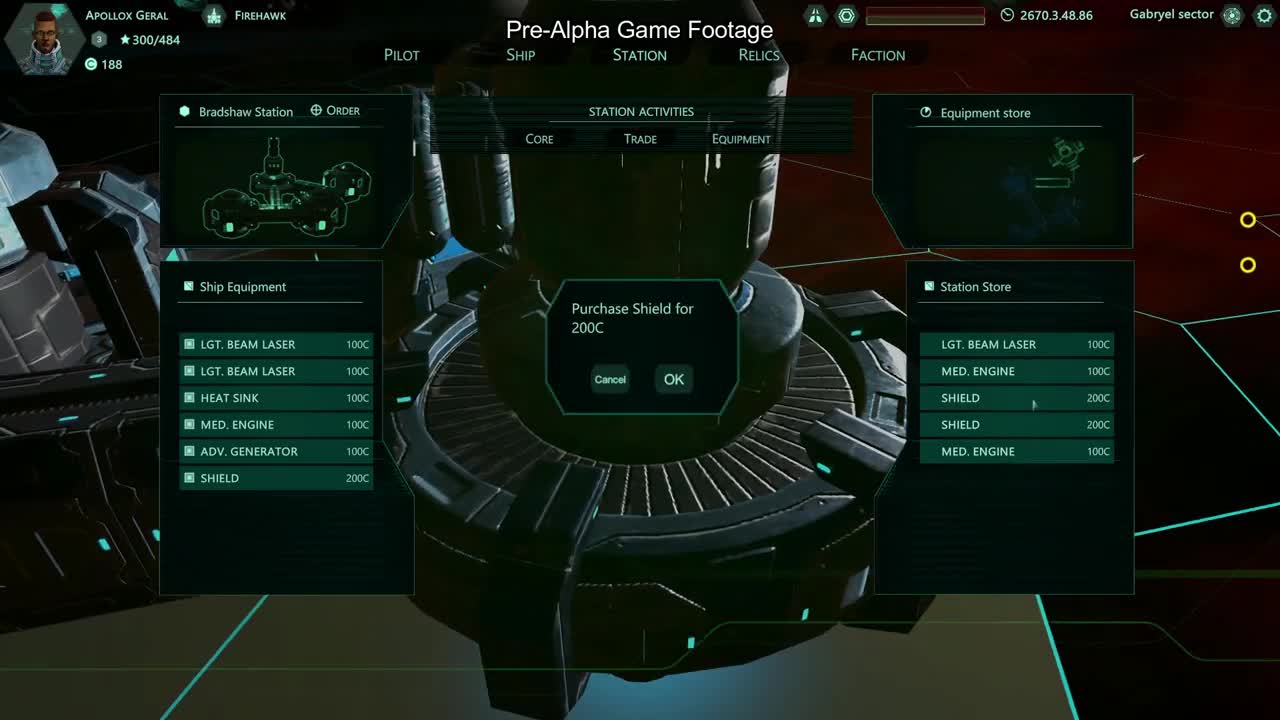Select the Firehawk ship icon
This screenshot has width=1280, height=720.
214,15
